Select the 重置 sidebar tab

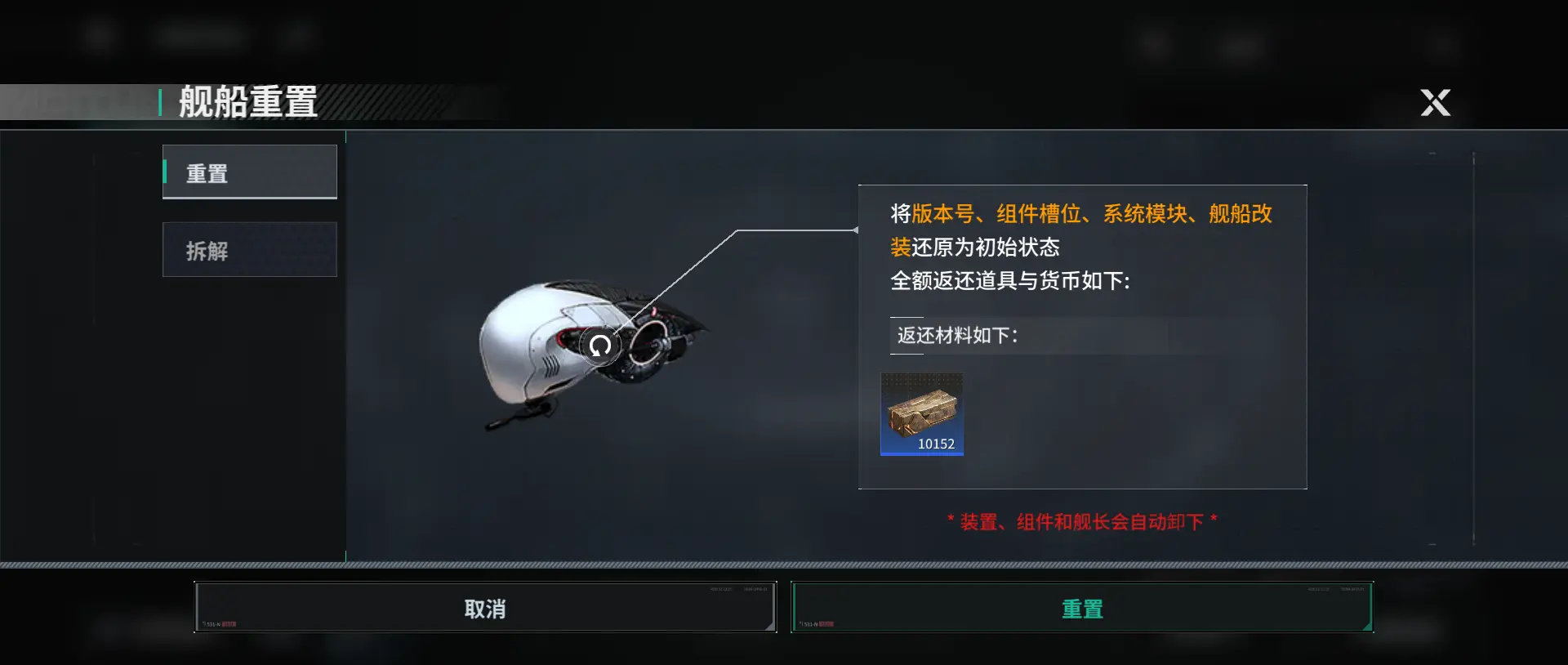pyautogui.click(x=250, y=172)
